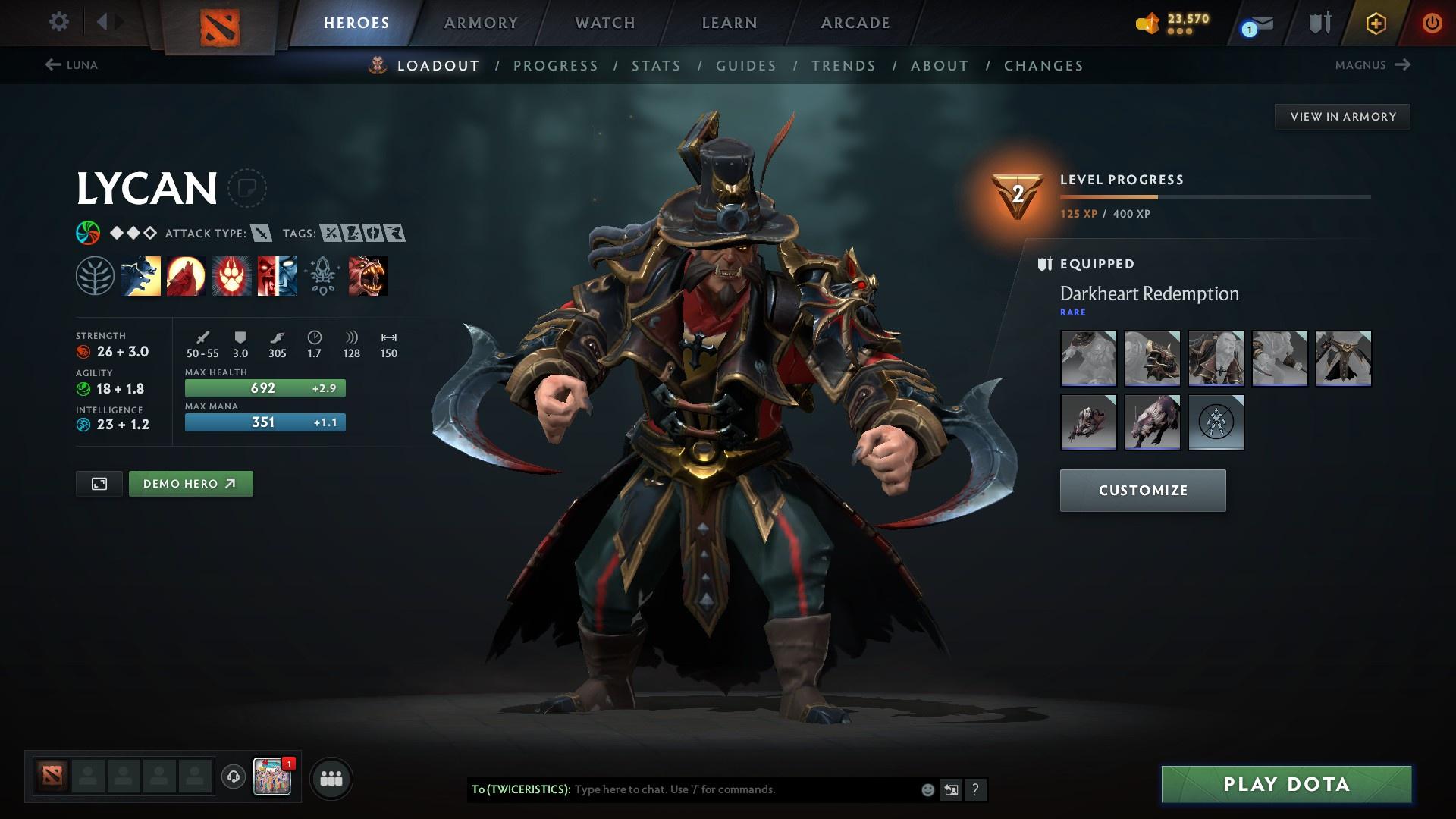The width and height of the screenshot is (1456, 819).
Task: Click the level progress XP bar
Action: pyautogui.click(x=1213, y=197)
